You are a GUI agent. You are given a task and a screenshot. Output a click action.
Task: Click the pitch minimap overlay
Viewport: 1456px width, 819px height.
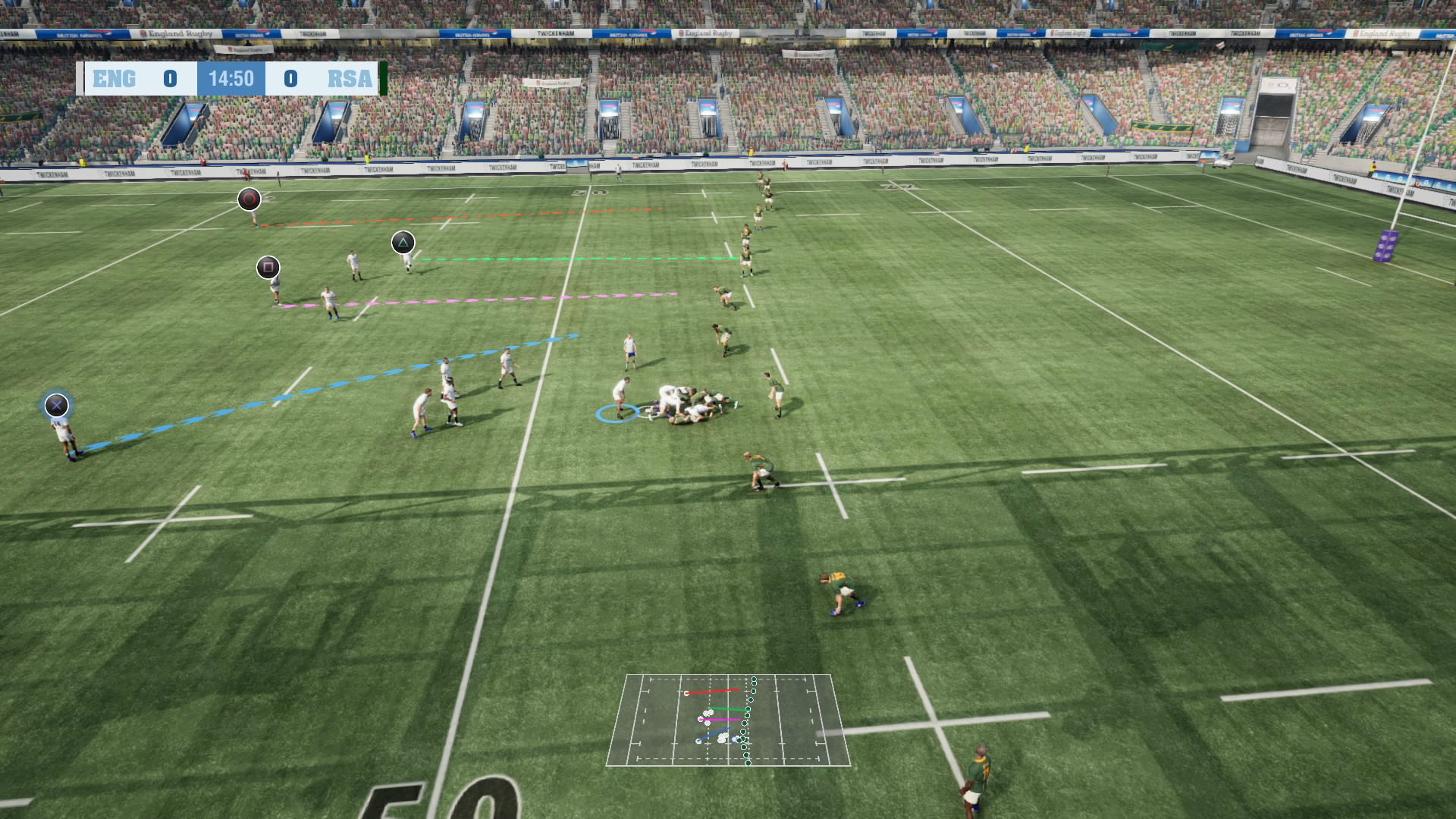point(728,720)
